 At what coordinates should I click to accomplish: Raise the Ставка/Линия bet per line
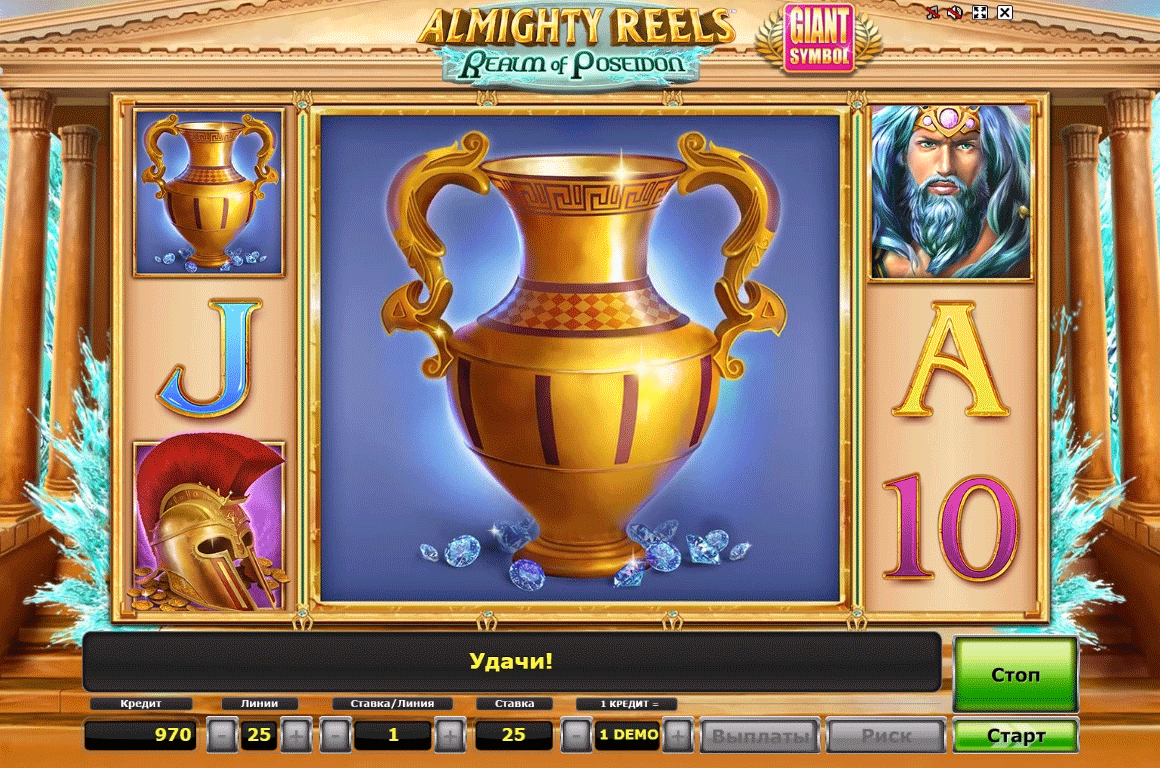click(x=450, y=736)
